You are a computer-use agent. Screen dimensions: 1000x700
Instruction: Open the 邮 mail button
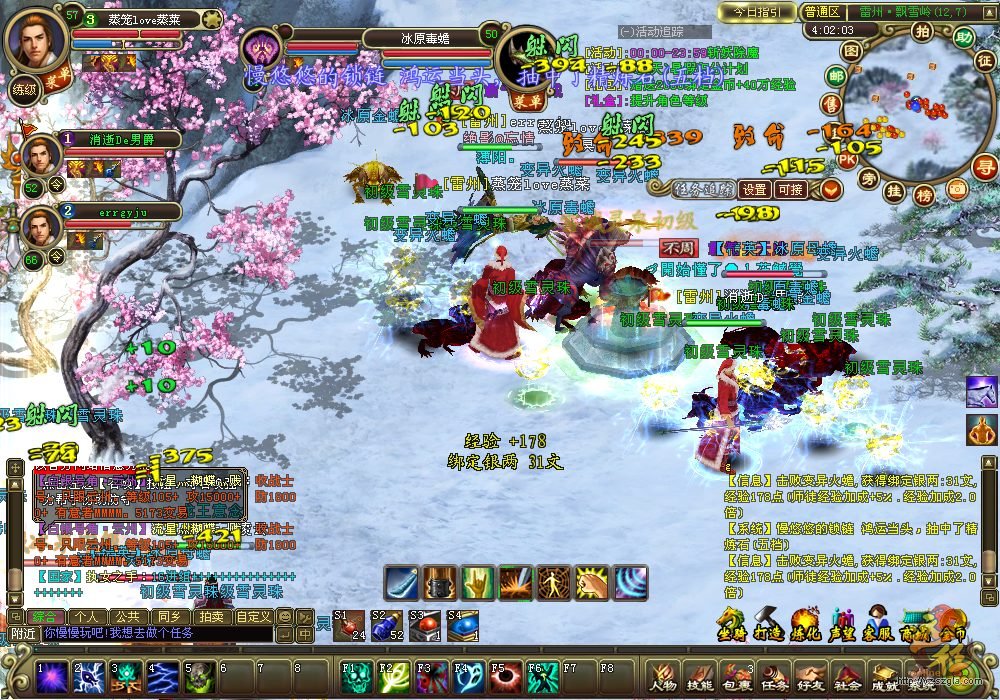point(836,76)
